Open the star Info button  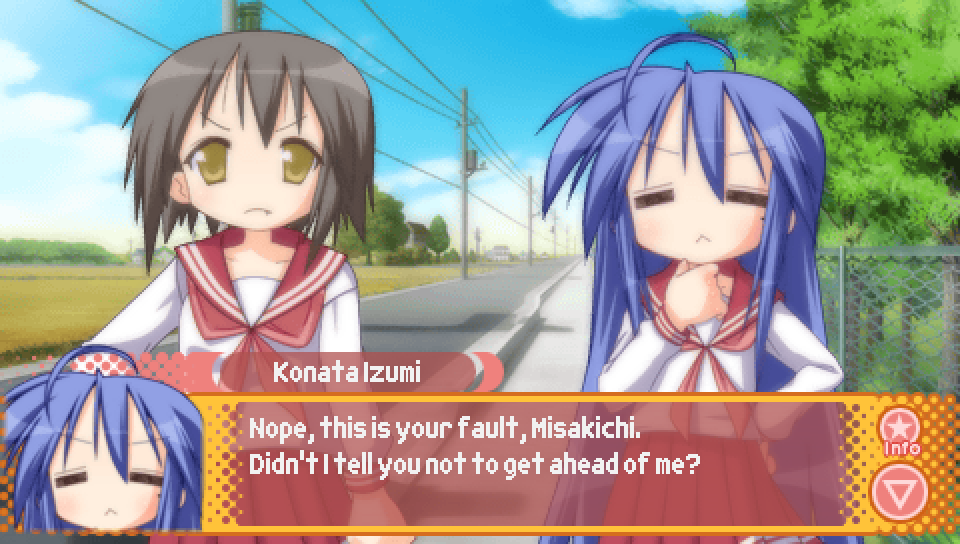(900, 430)
